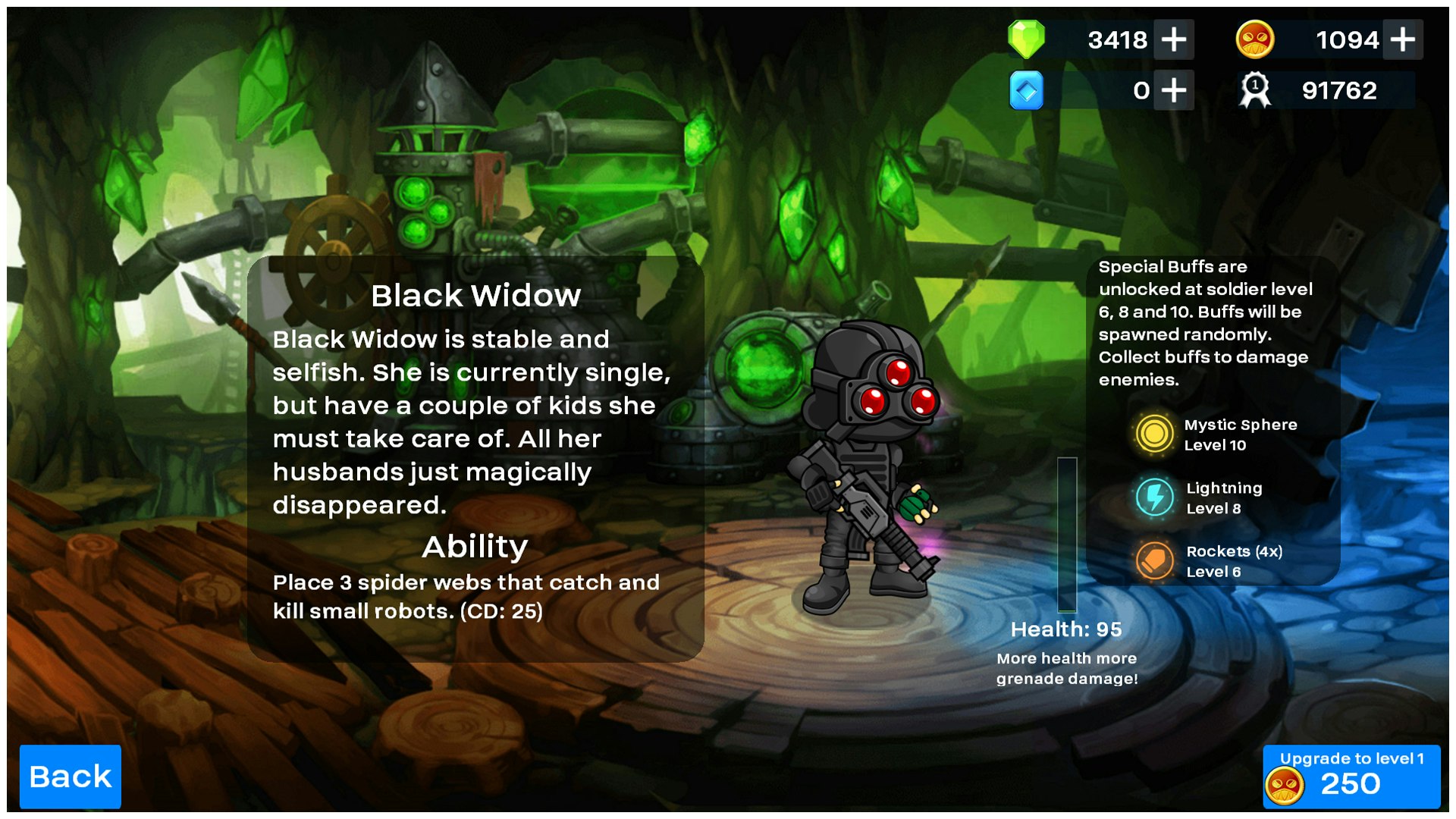
Task: Choose the Rockets (4x) buff icon
Action: tap(1154, 561)
